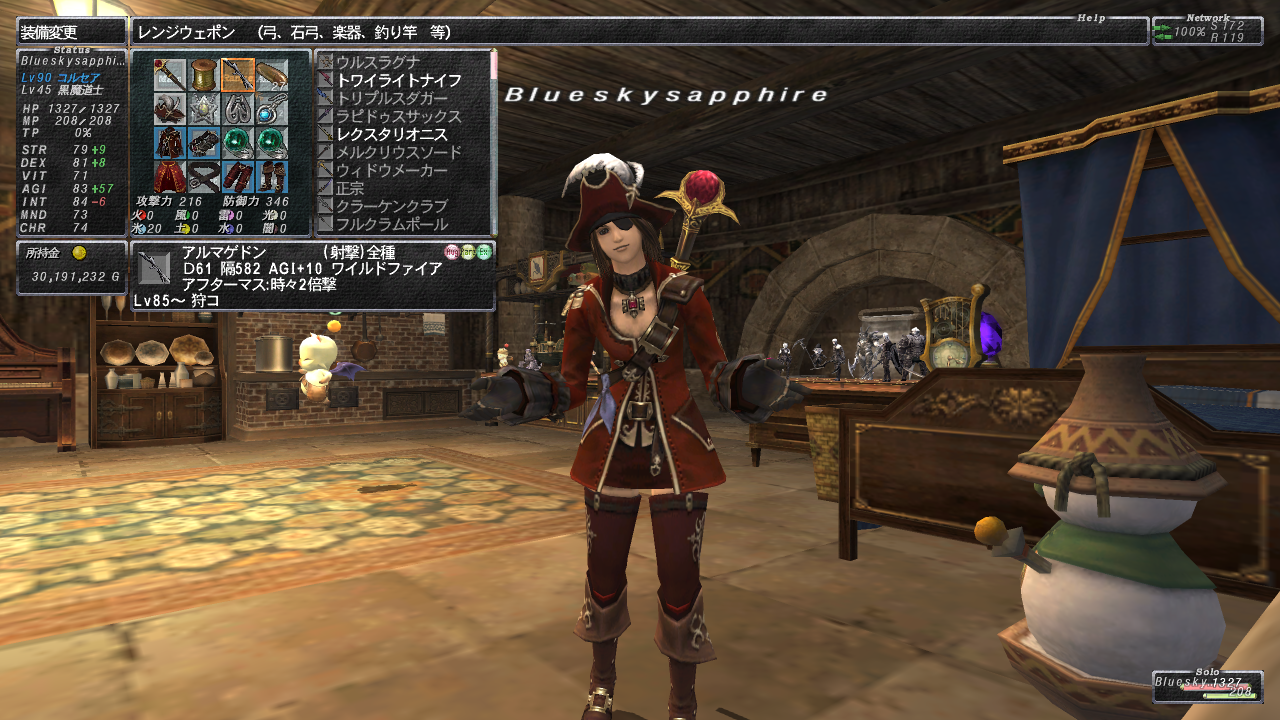This screenshot has width=1280, height=720.
Task: Open the pirate hat head slot
Action: (x=170, y=108)
